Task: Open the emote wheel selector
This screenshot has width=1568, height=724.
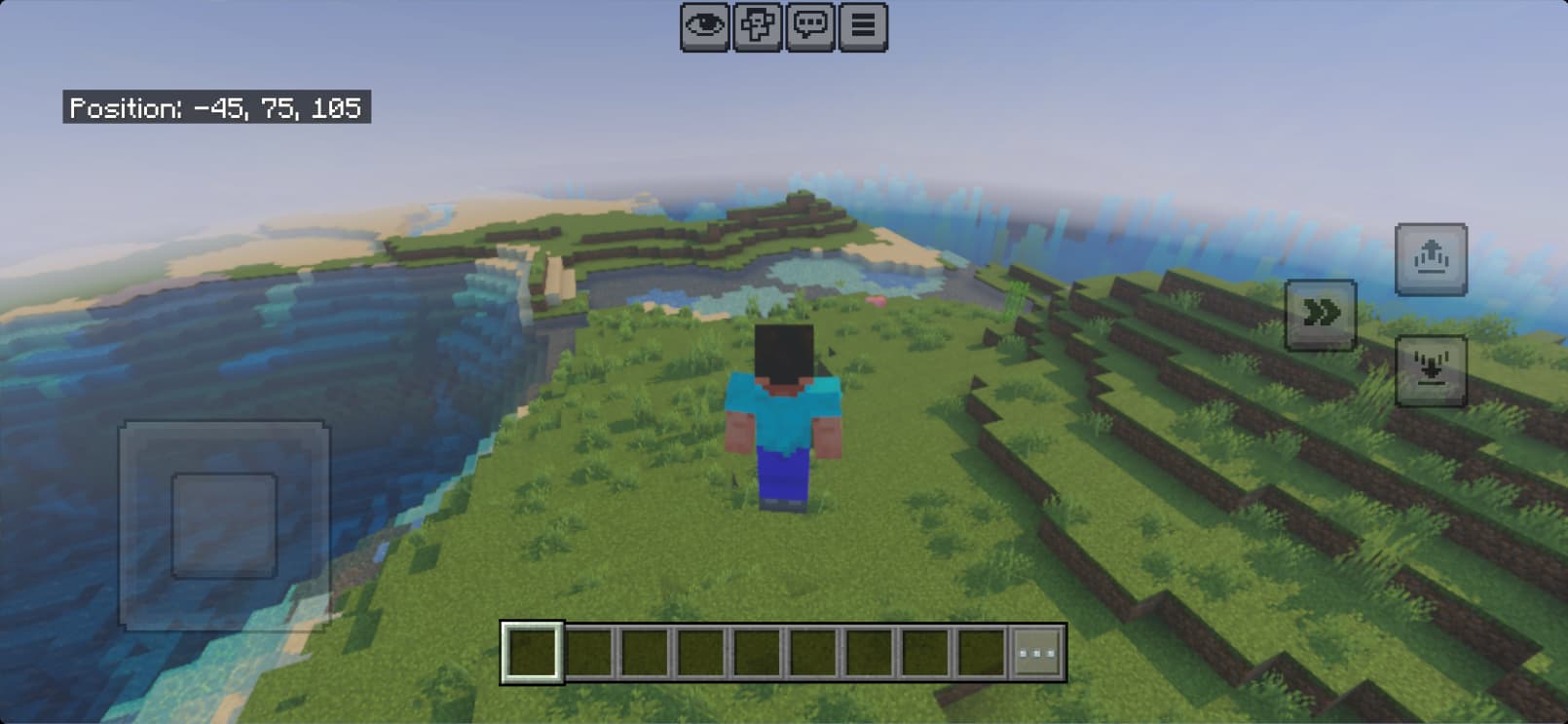Action: coord(760,26)
